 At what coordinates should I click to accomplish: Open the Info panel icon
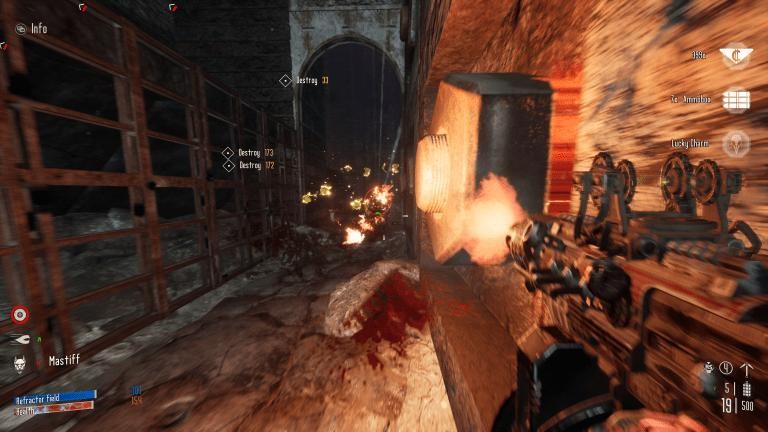[x=22, y=29]
